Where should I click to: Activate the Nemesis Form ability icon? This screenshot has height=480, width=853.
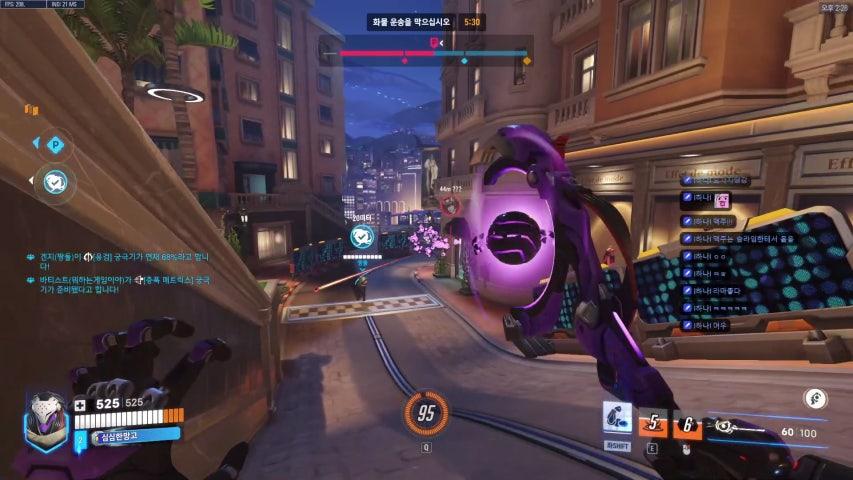pos(616,420)
